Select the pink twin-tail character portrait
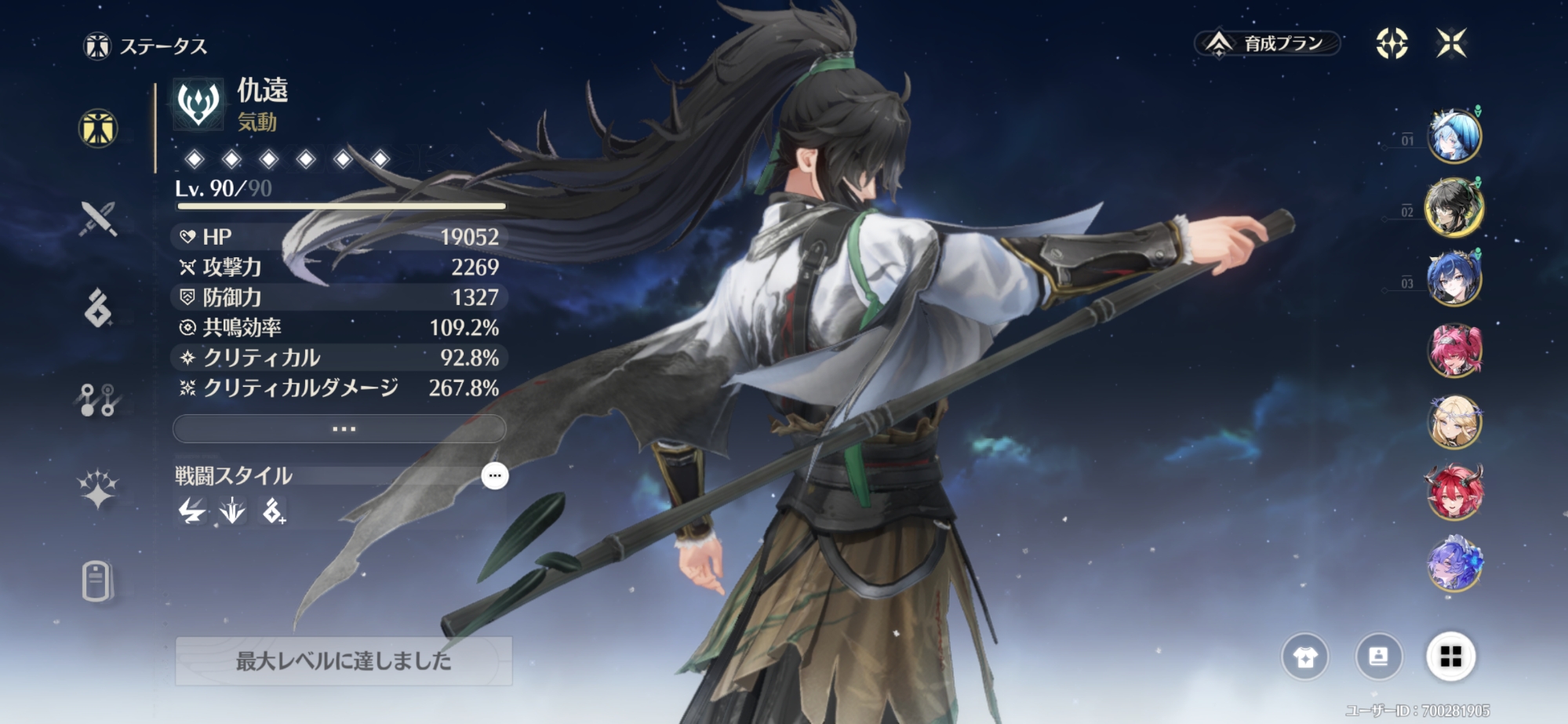The image size is (1568, 724). coord(1453,350)
